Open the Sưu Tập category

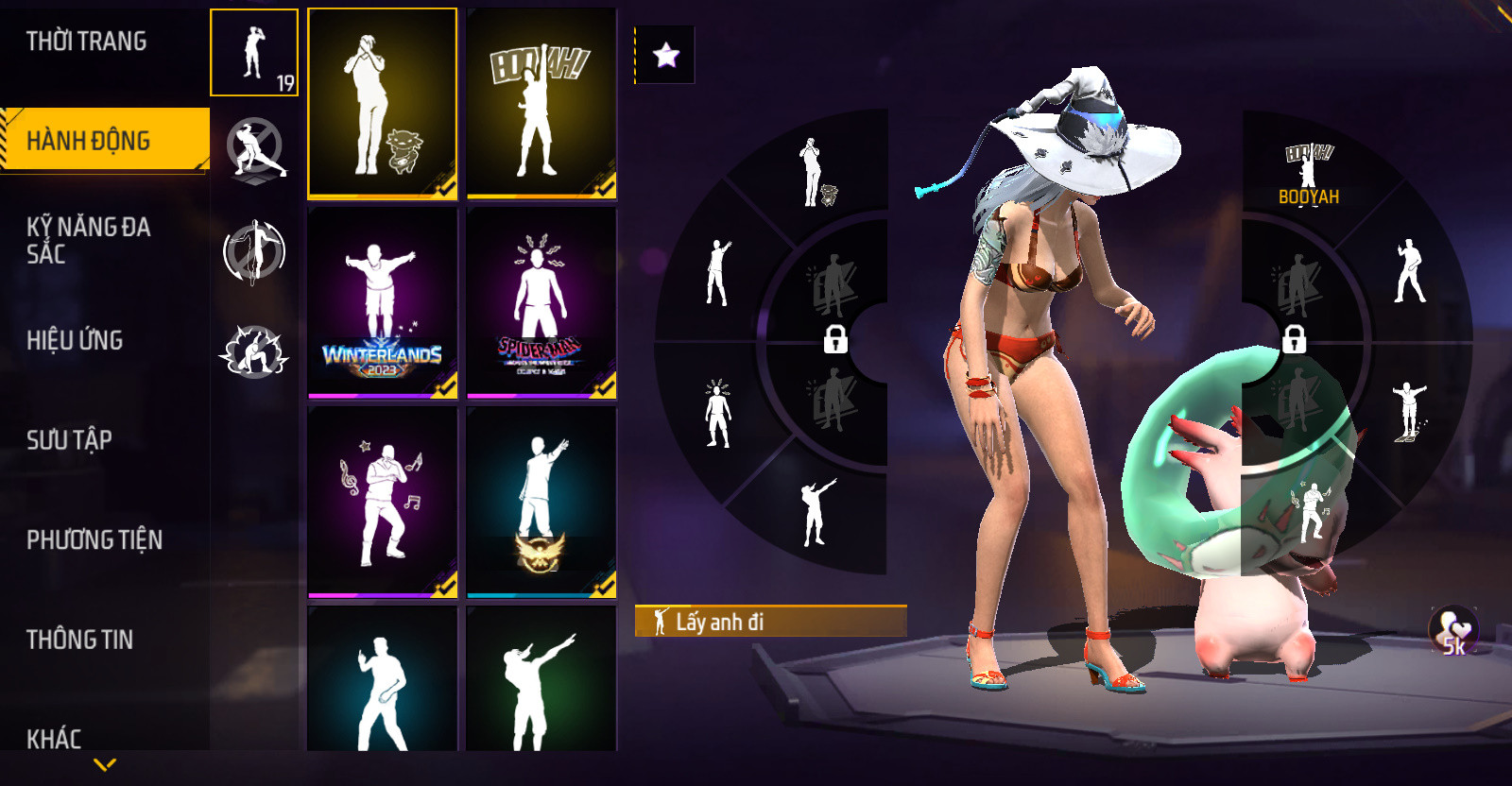69,439
